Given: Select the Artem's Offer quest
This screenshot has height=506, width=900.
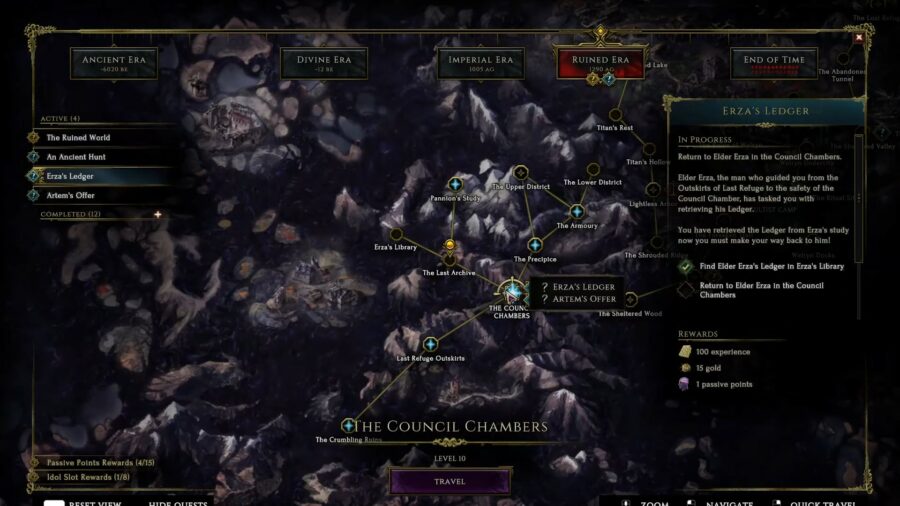Looking at the screenshot, I should click(70, 195).
